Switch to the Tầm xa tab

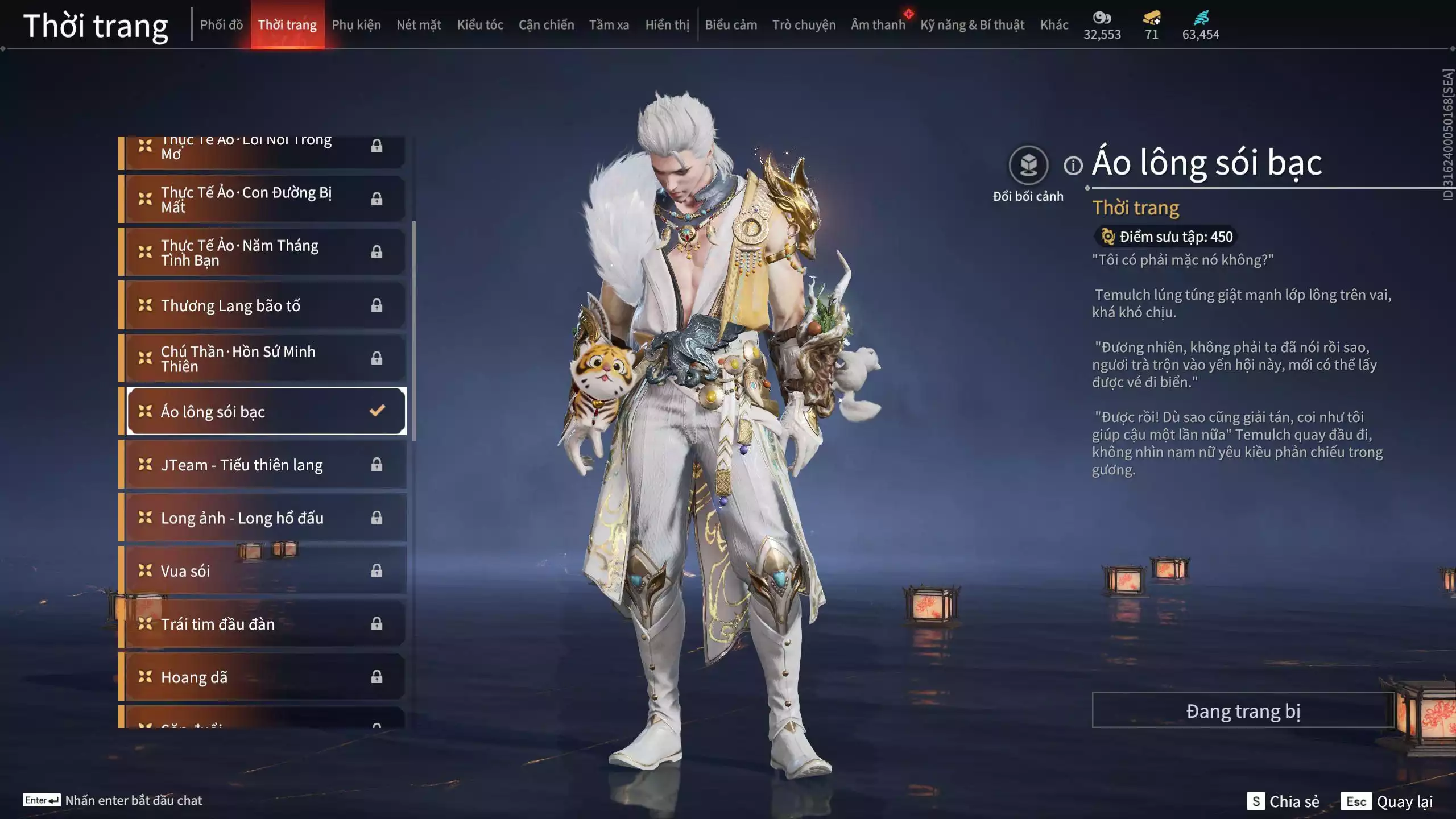[x=609, y=25]
